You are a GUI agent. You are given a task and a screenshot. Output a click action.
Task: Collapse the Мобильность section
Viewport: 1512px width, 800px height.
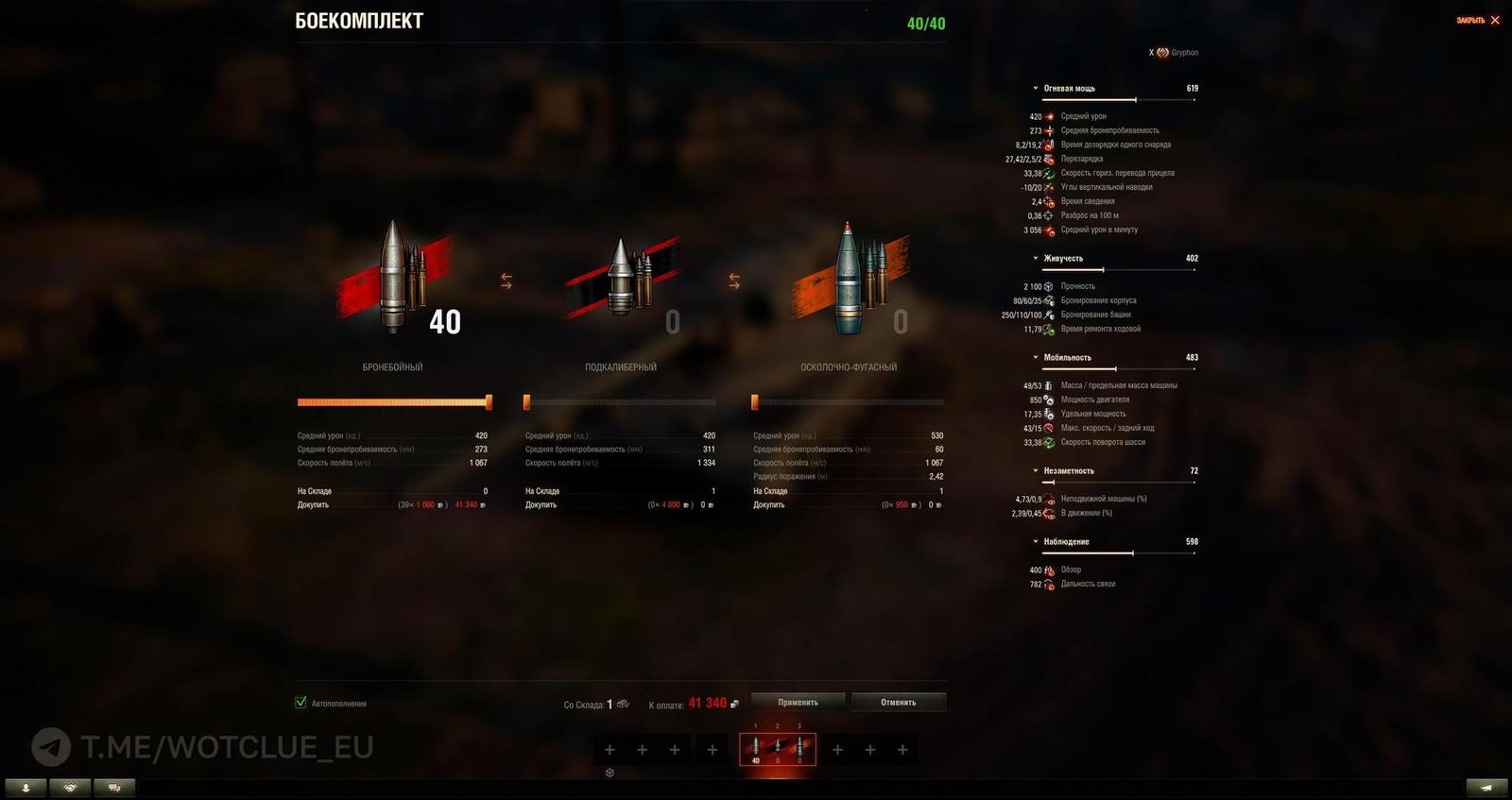tap(1036, 357)
